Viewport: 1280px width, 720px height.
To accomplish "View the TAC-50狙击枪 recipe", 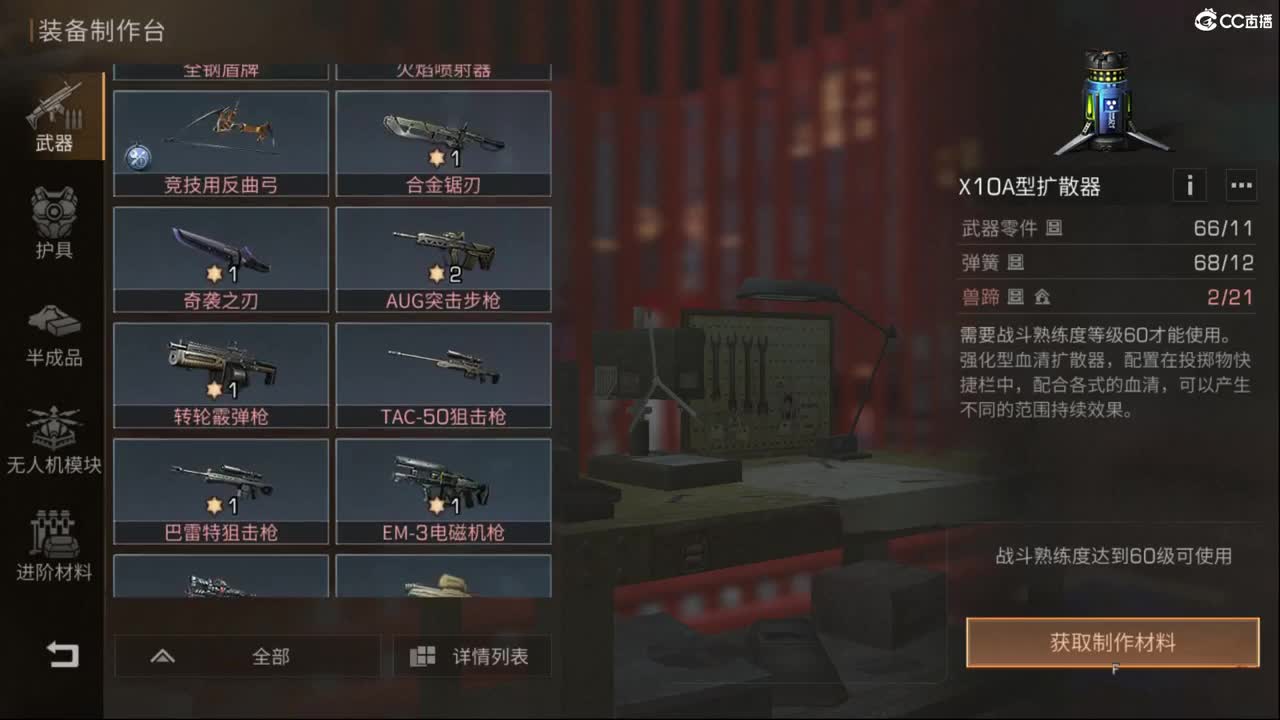I will [x=444, y=375].
